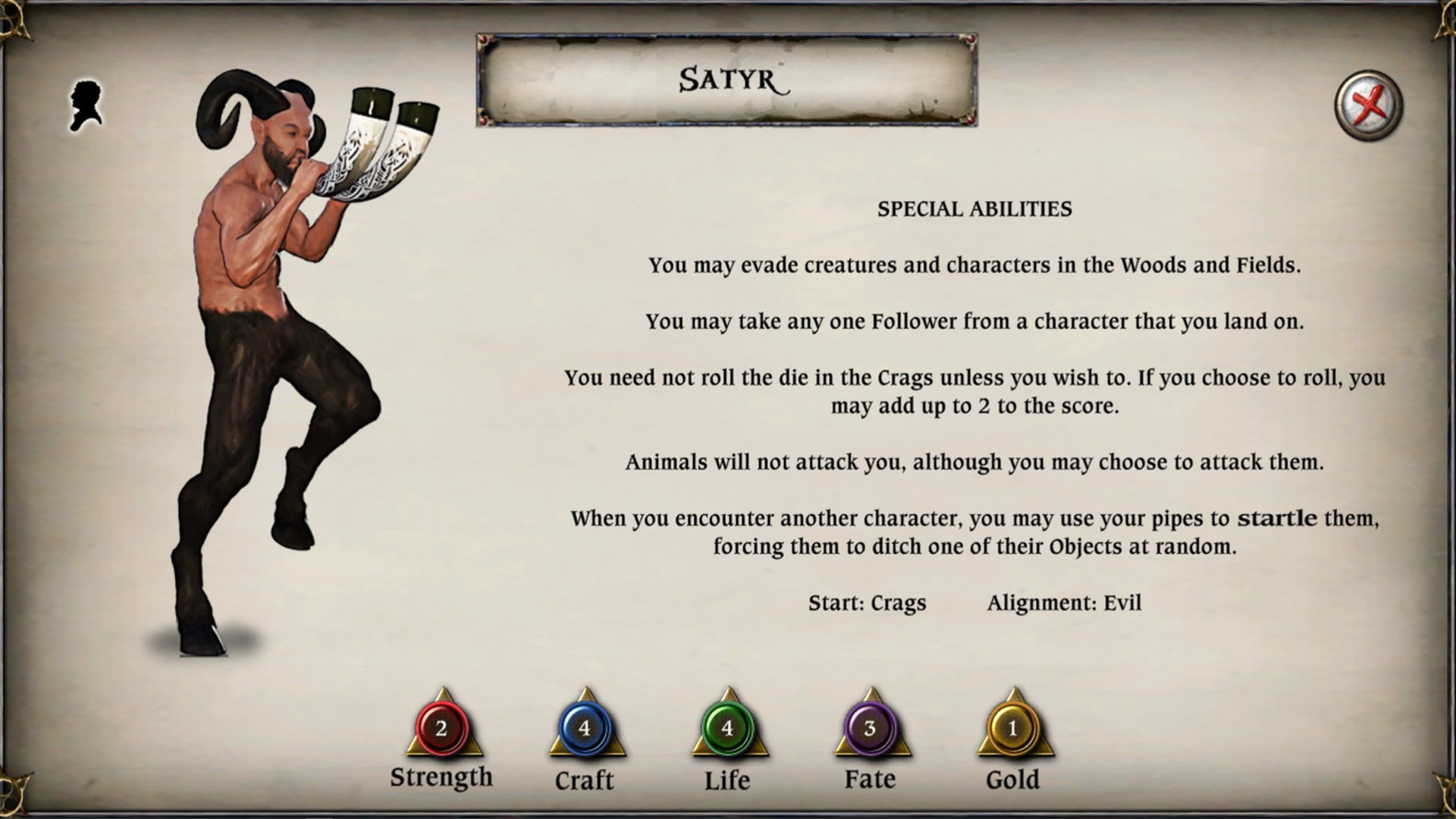
Task: Expand the Alignment: Evil detail
Action: pyautogui.click(x=1067, y=603)
